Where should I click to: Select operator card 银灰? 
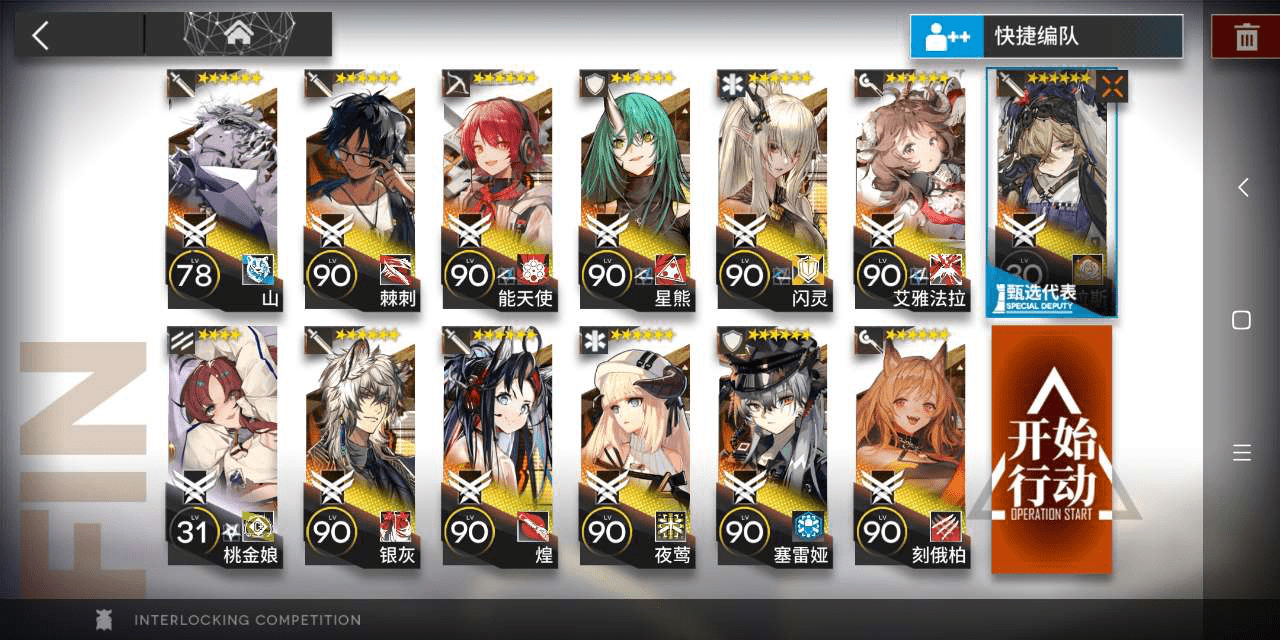[x=360, y=447]
